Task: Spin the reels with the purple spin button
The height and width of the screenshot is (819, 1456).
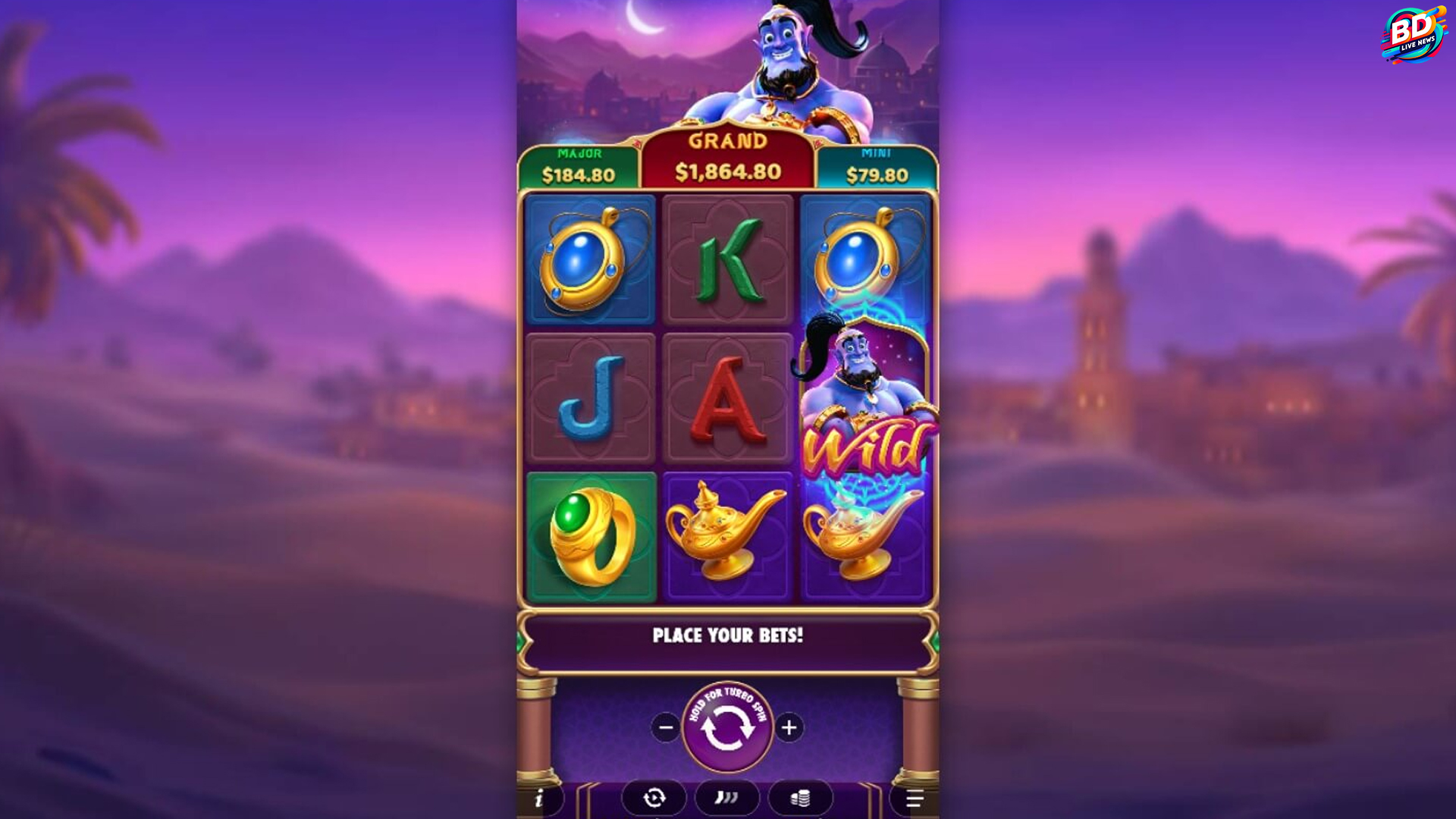Action: click(x=727, y=727)
